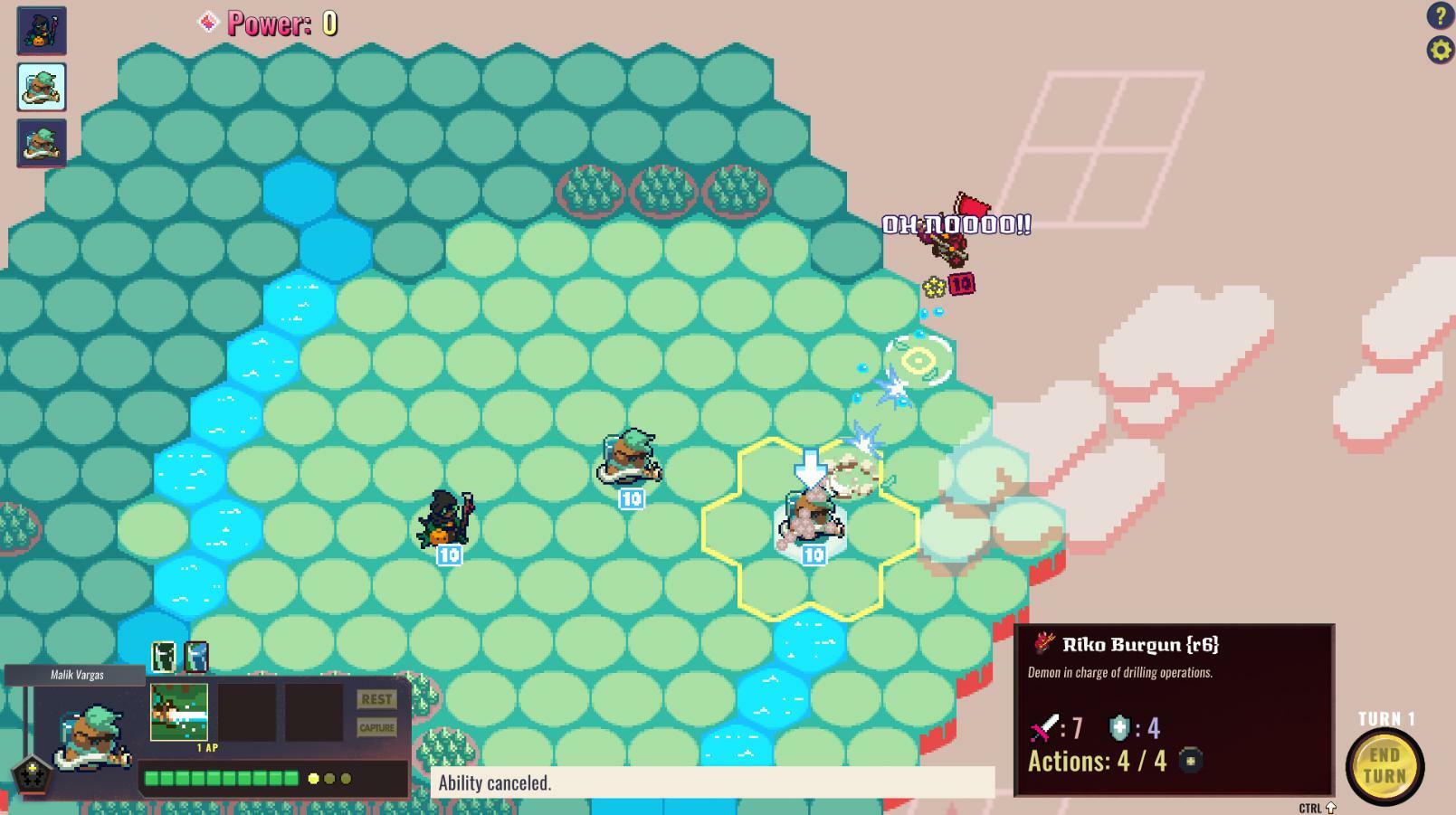Select the blue card above Malik's ability bar
This screenshot has width=1456, height=815.
tap(195, 657)
